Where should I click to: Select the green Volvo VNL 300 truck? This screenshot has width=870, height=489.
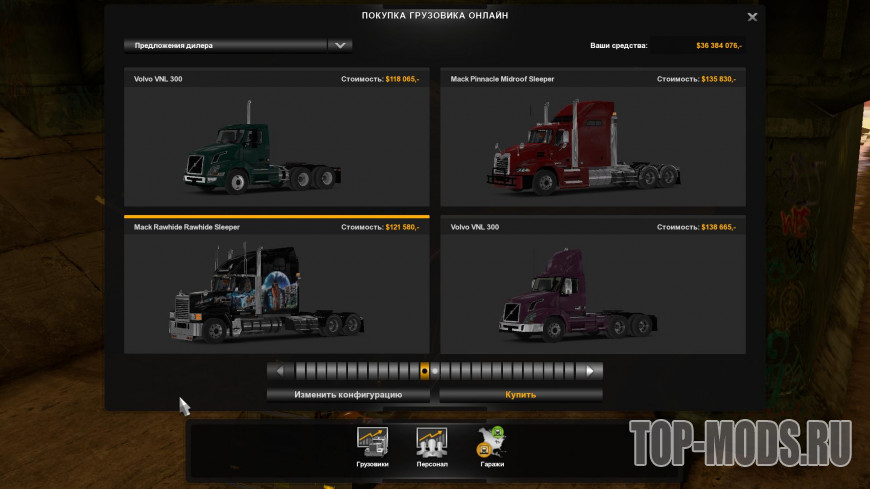tap(276, 140)
